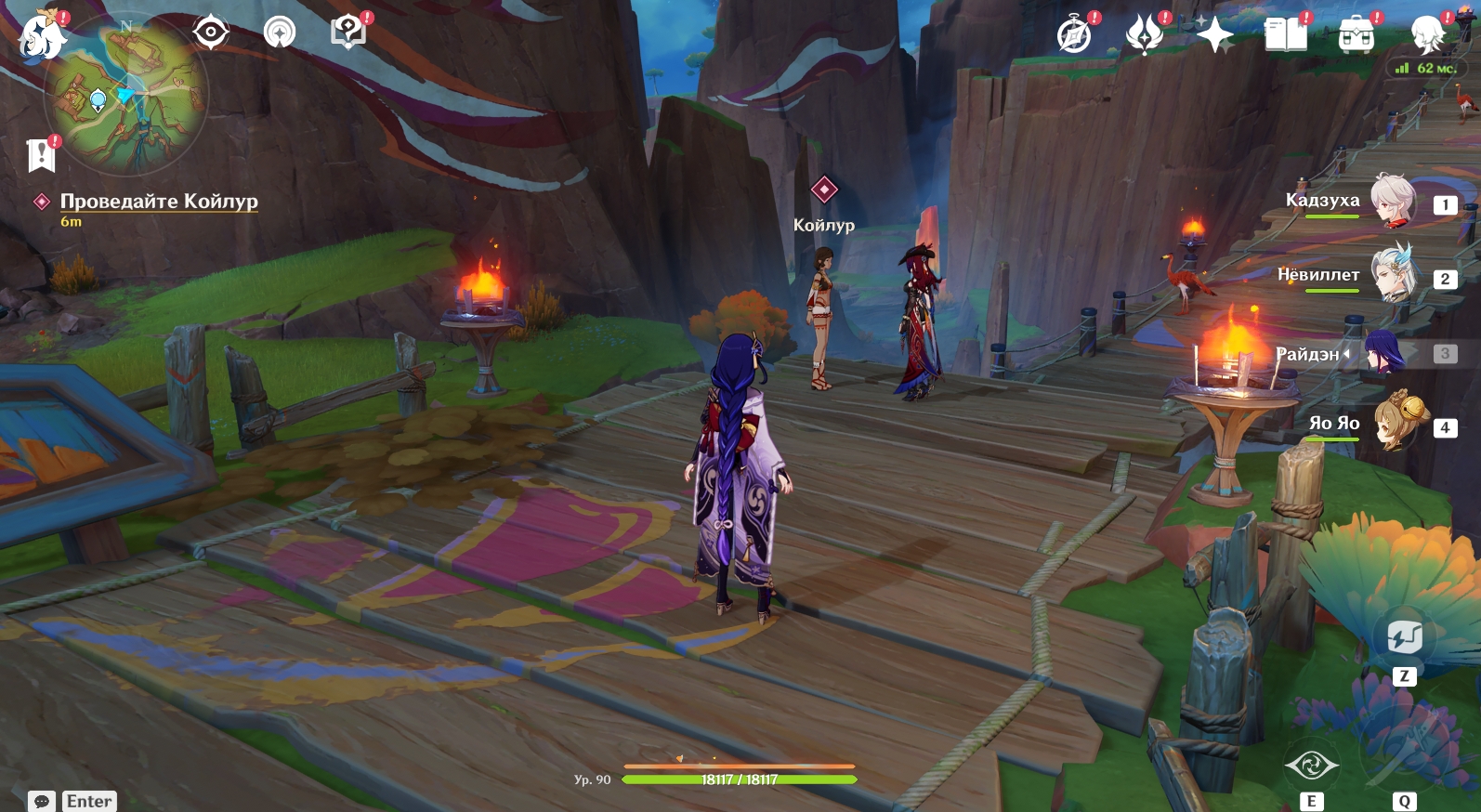Open the character profile icon
This screenshot has width=1481, height=812.
click(x=1427, y=35)
